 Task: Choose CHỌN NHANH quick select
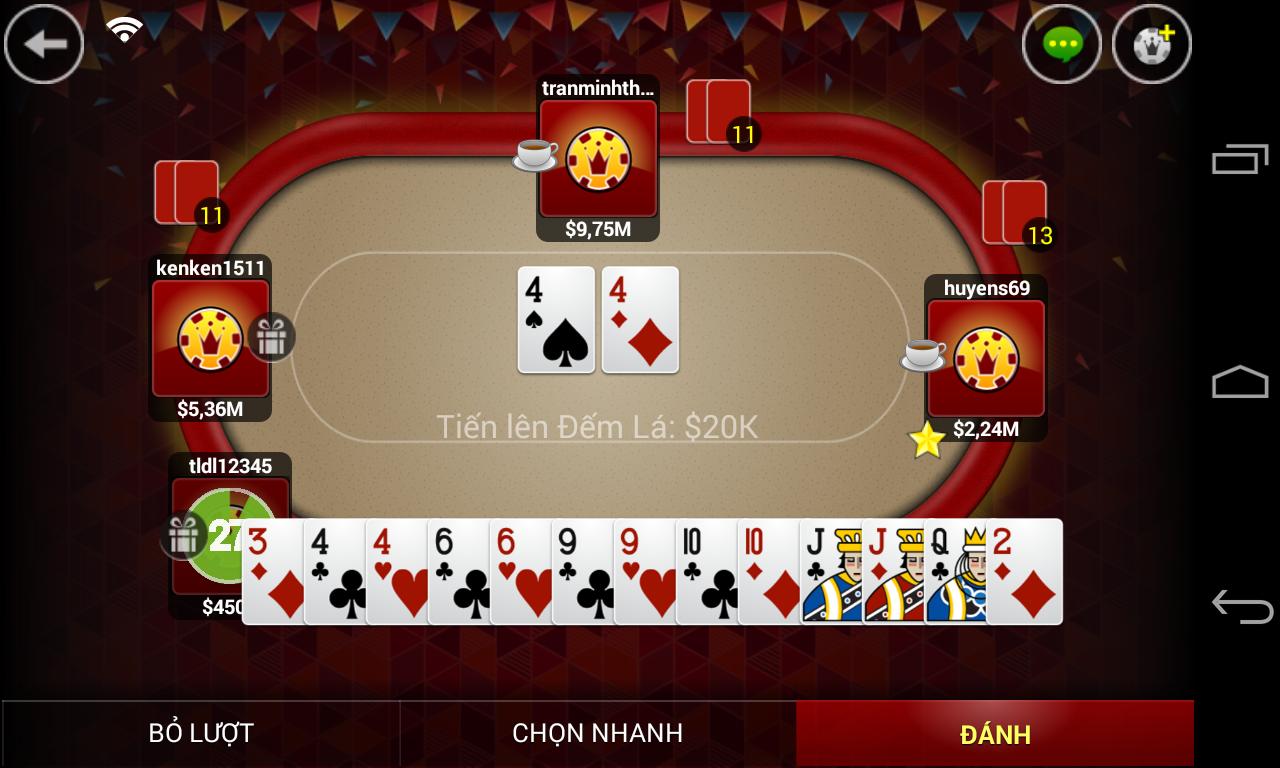point(597,733)
